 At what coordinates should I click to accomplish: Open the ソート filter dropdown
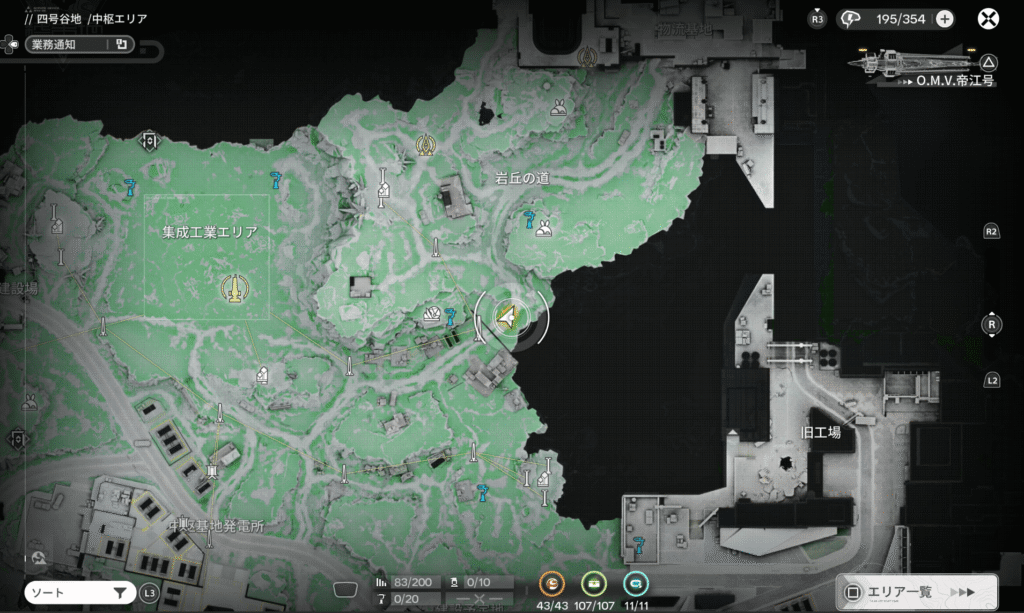78,593
